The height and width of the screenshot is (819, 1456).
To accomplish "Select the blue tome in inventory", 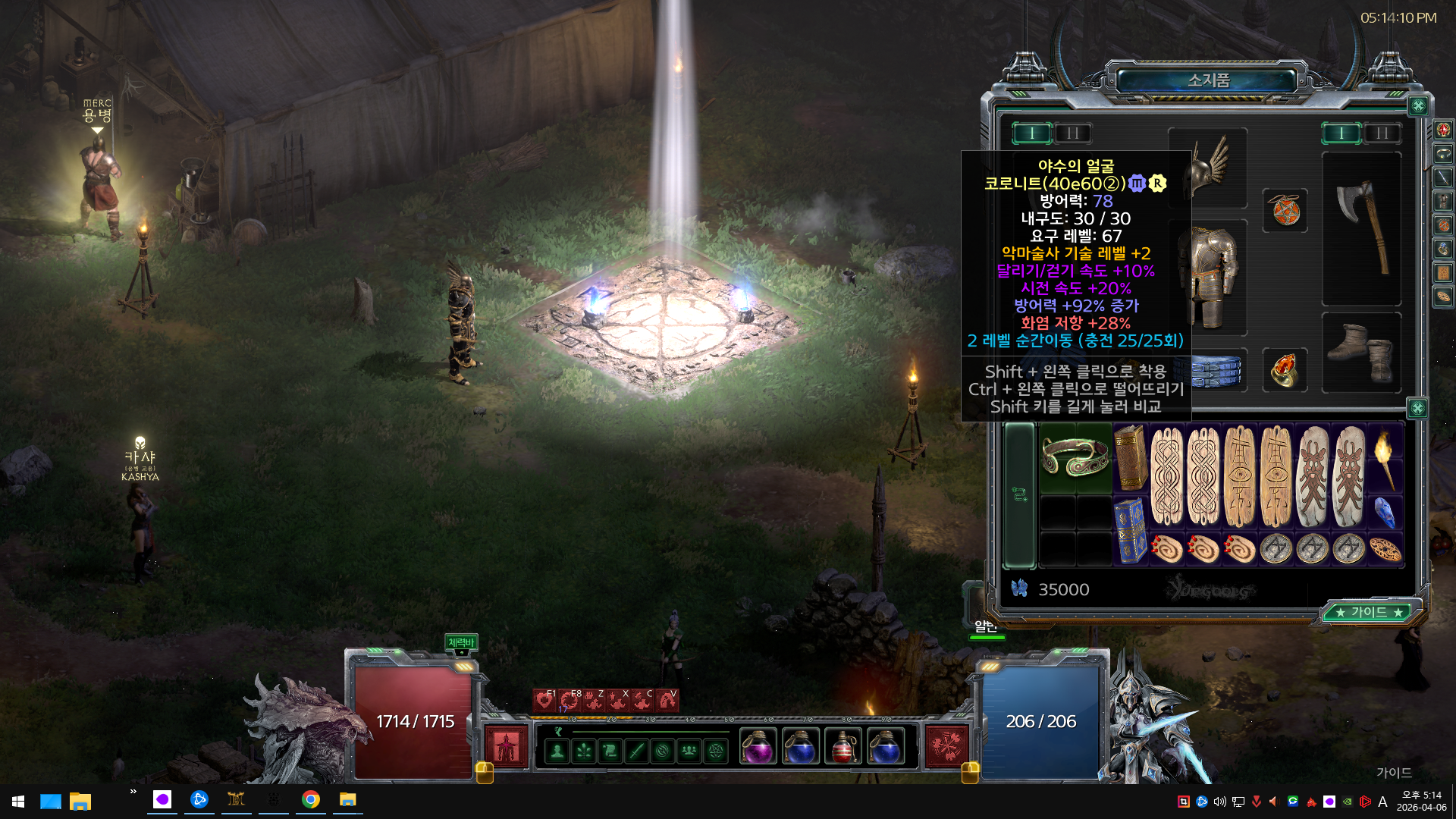I will [1131, 530].
